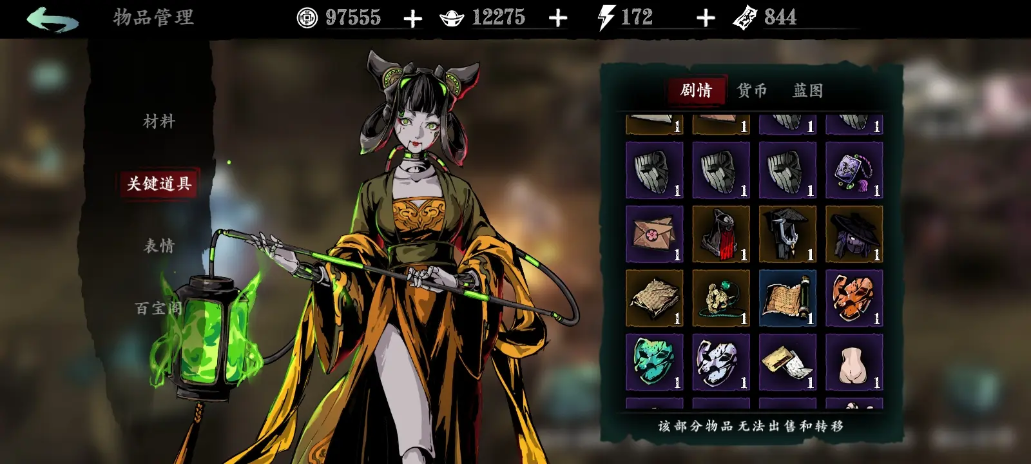Select the white painted mask item
Viewport: 1031px width, 464px height.
(x=720, y=362)
